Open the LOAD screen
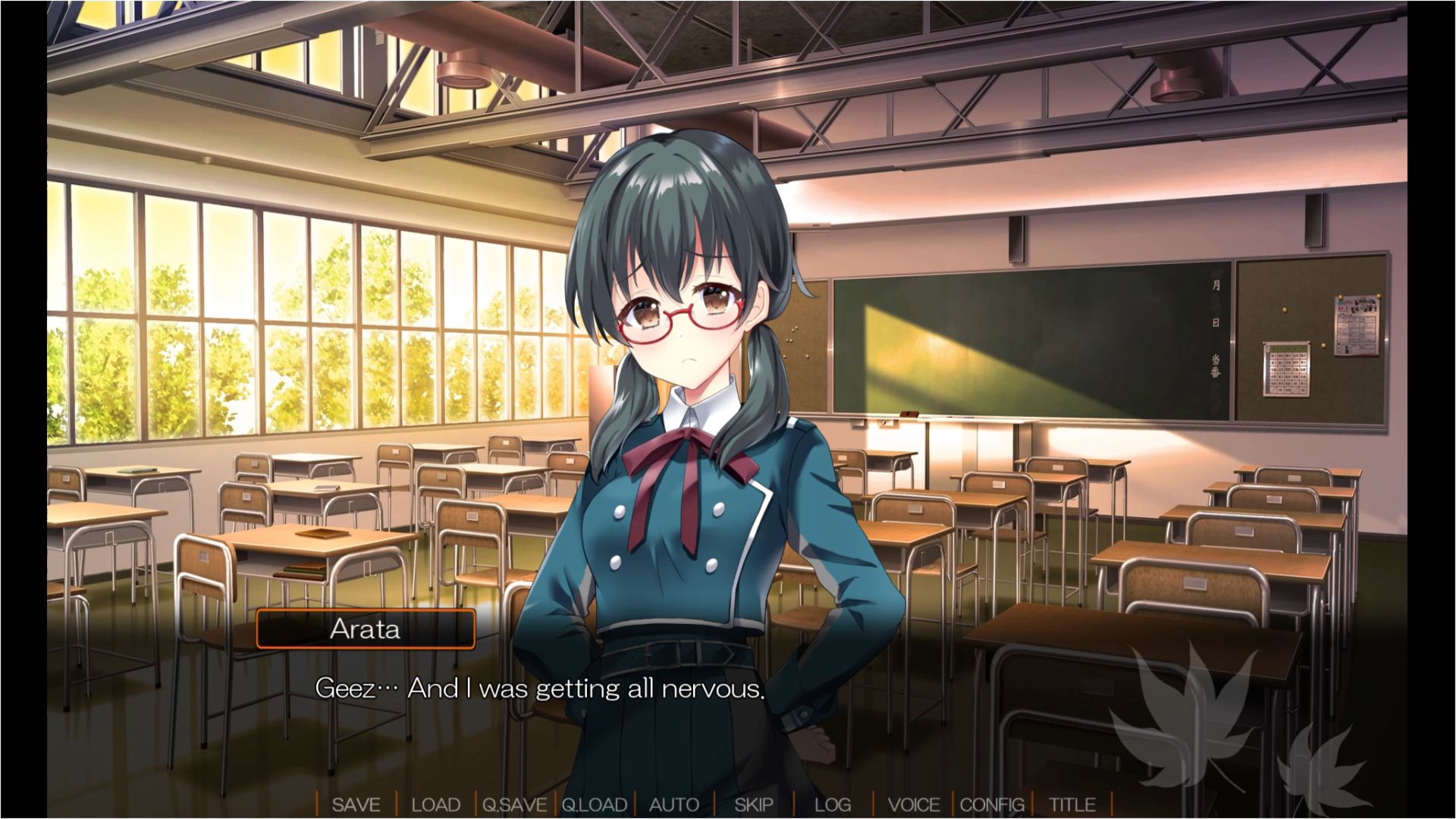This screenshot has height=819, width=1456. 436,805
